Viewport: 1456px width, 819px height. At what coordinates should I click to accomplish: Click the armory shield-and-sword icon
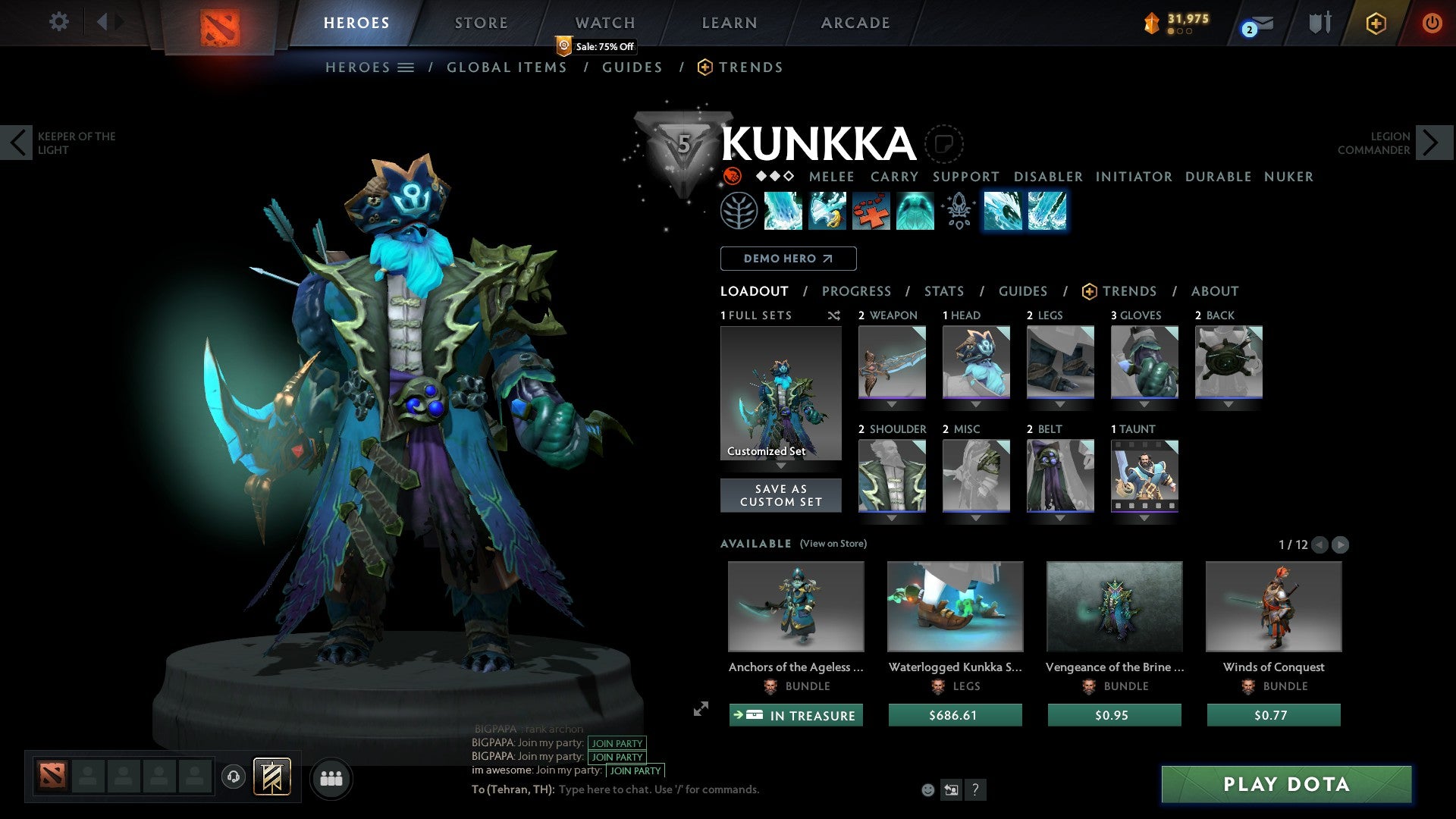click(1319, 22)
